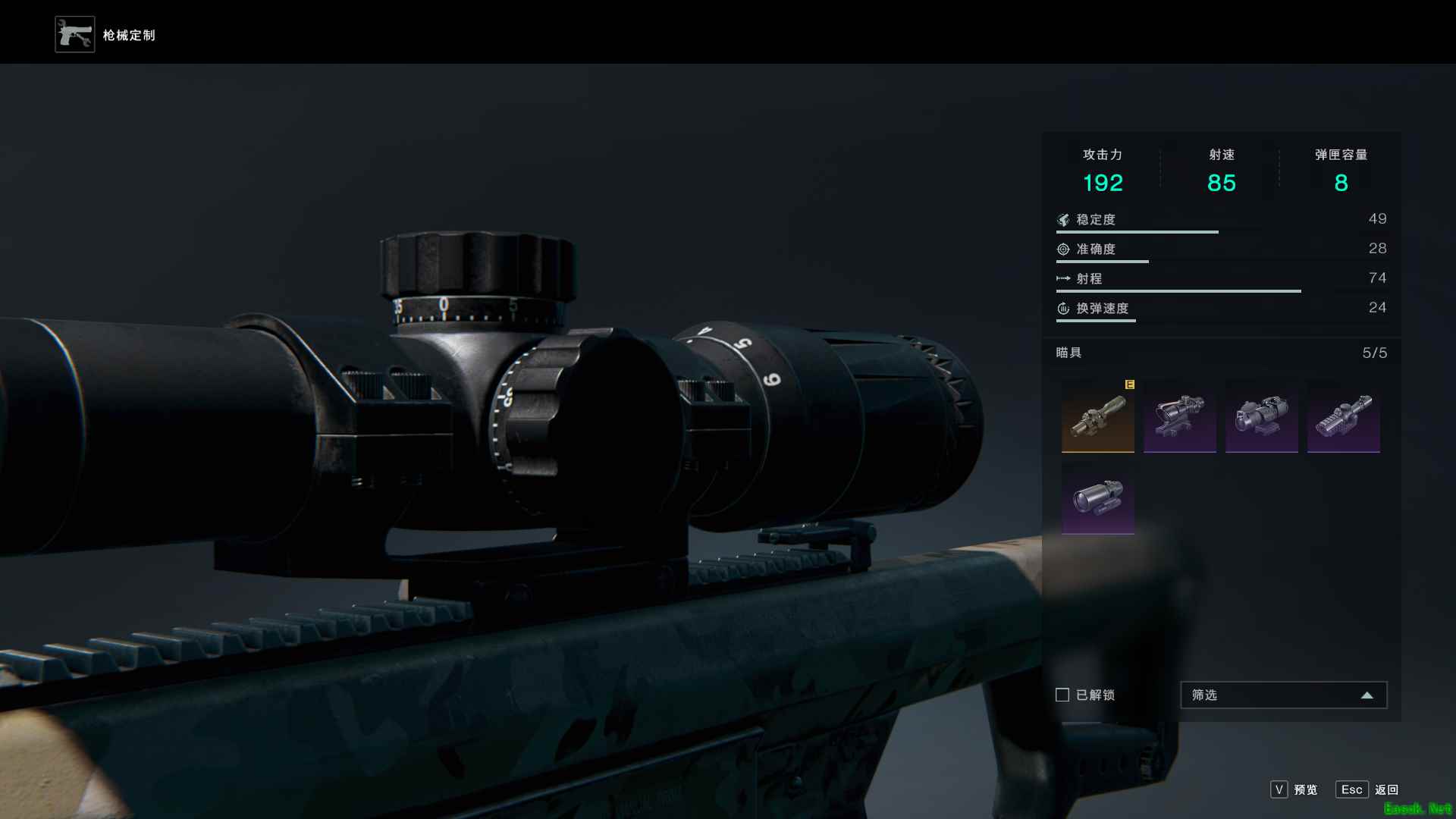Toggle the 已解锁 unlocked-only checkbox
1456x819 pixels.
1062,695
